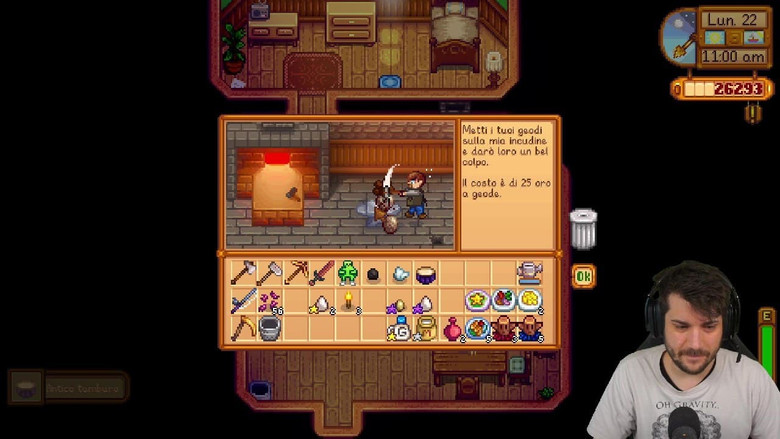780x439 pixels.
Task: Choose the salad plate slot
Action: (503, 300)
